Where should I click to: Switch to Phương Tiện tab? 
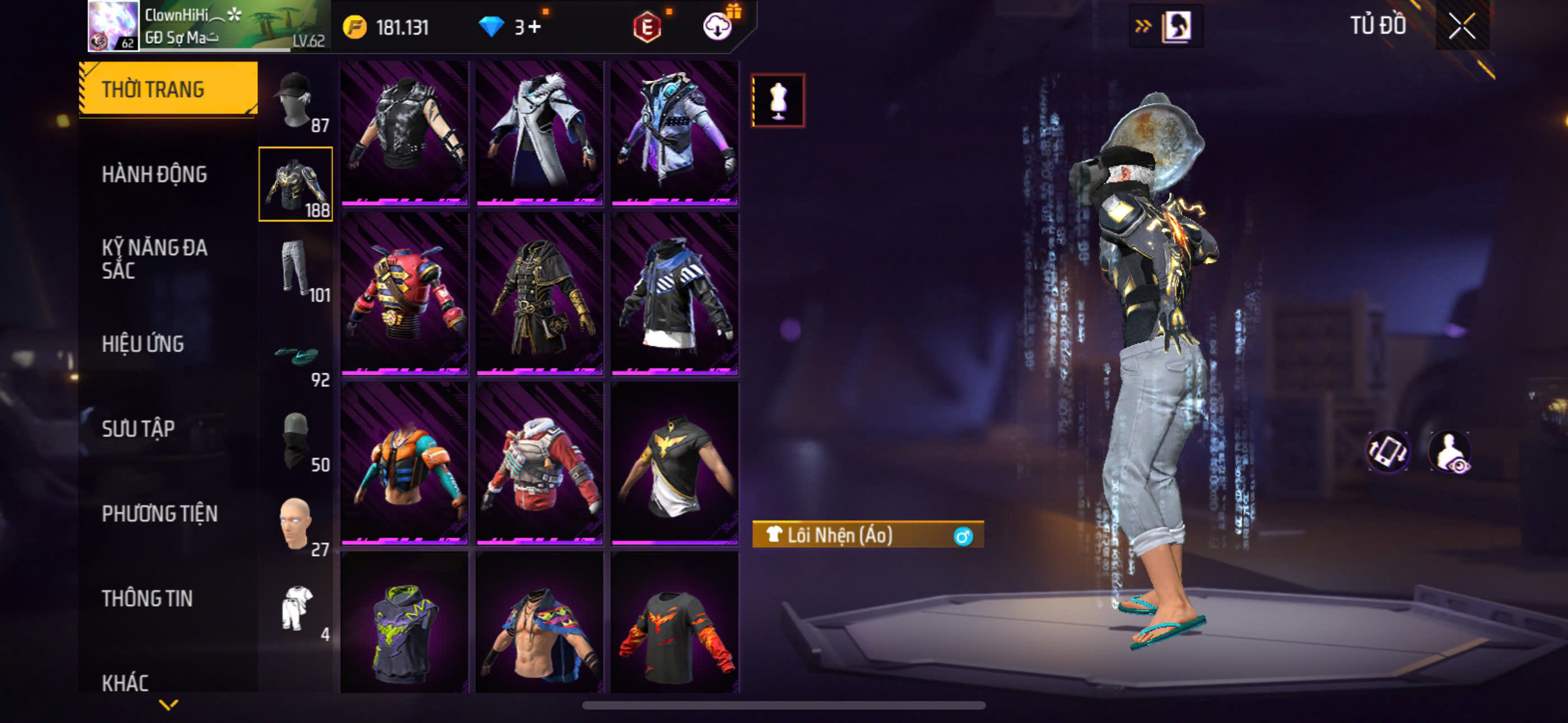coord(159,513)
